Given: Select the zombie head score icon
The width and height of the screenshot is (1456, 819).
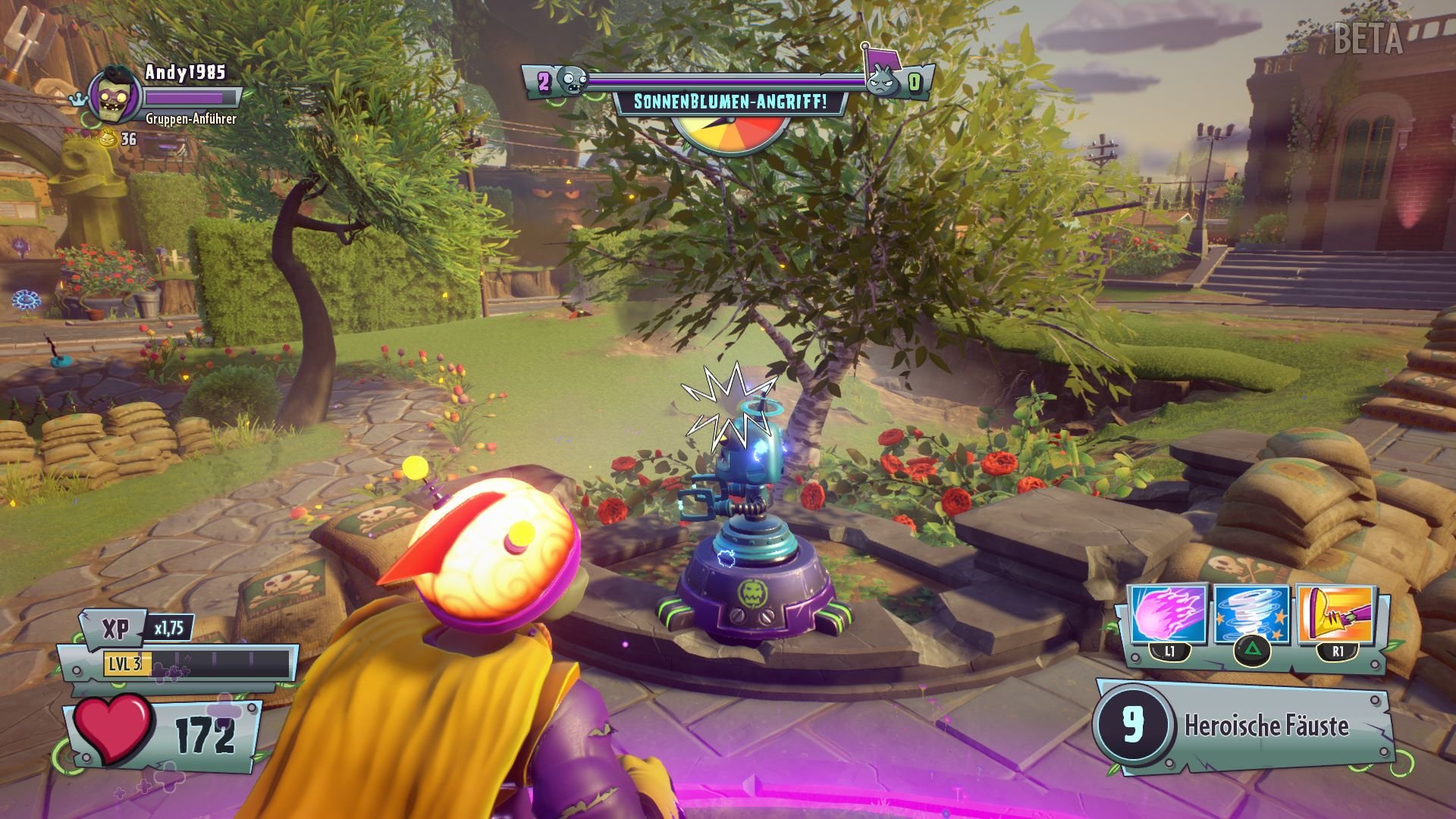Looking at the screenshot, I should (x=572, y=79).
